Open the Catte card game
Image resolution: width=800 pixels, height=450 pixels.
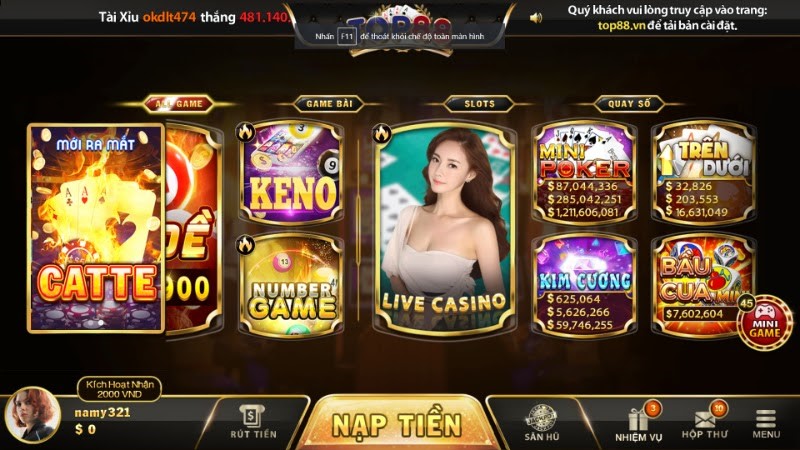(96, 228)
